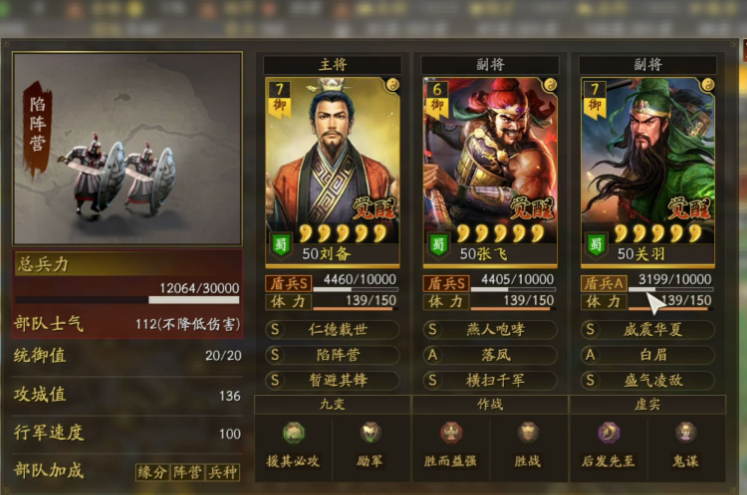The height and width of the screenshot is (495, 747).
Task: View the 仁德载世 skill
Action: tap(332, 329)
